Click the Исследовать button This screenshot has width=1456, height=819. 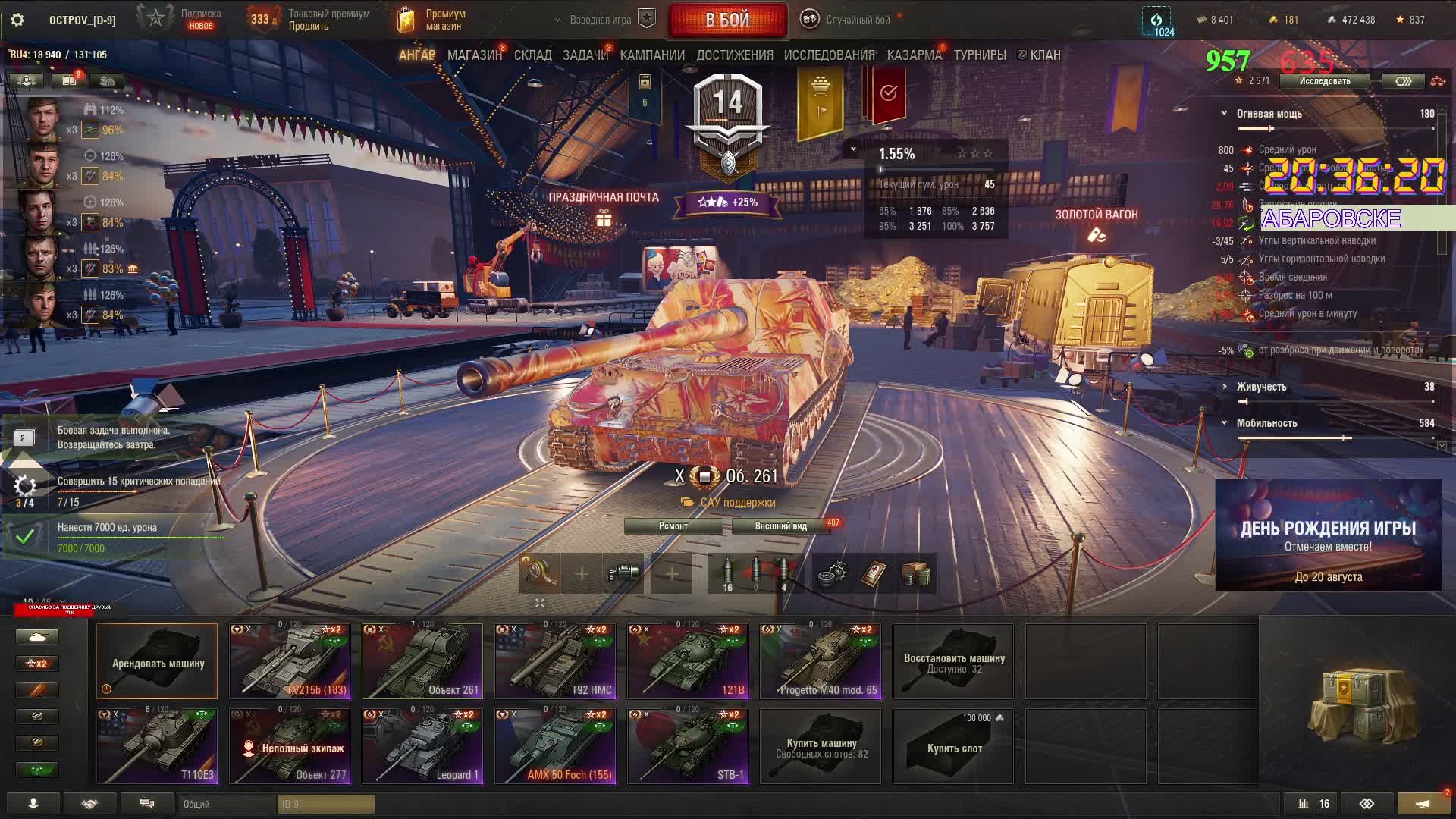[1324, 81]
